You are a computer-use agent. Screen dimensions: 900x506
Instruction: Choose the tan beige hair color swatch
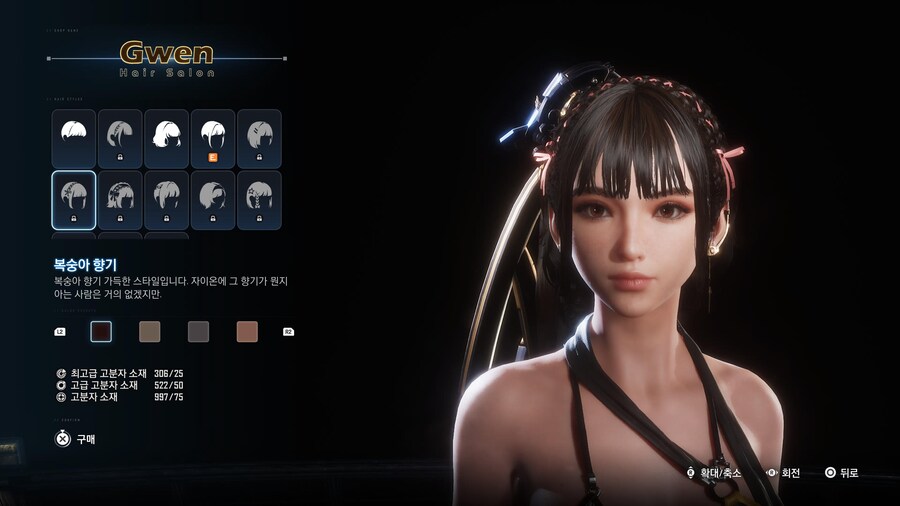(149, 331)
